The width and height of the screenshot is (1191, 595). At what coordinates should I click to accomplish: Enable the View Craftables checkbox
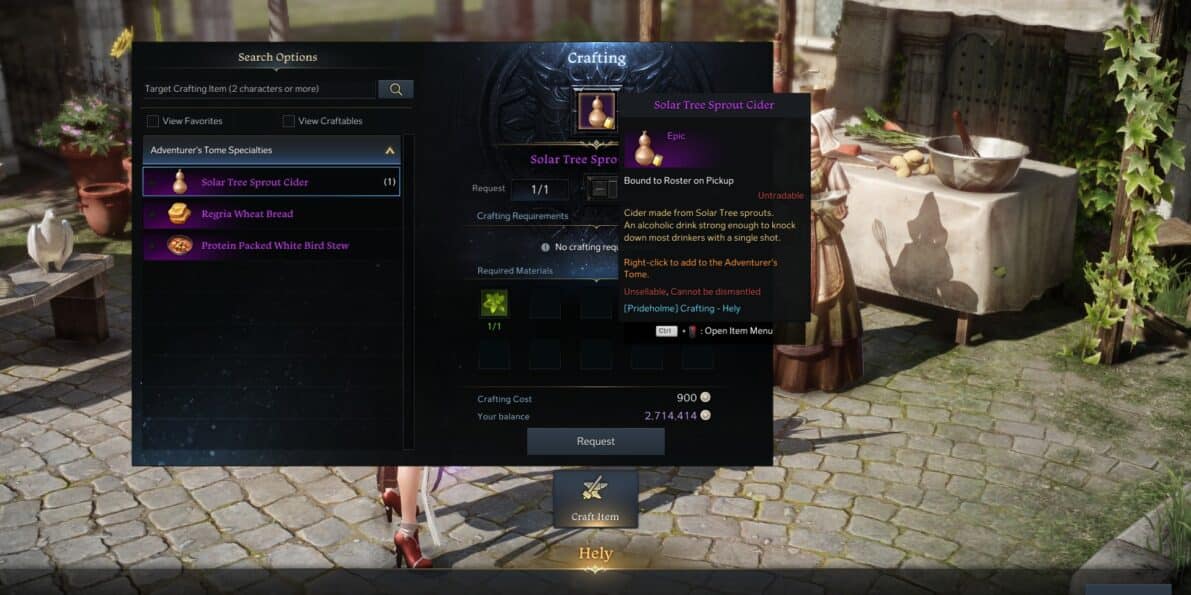[x=289, y=121]
